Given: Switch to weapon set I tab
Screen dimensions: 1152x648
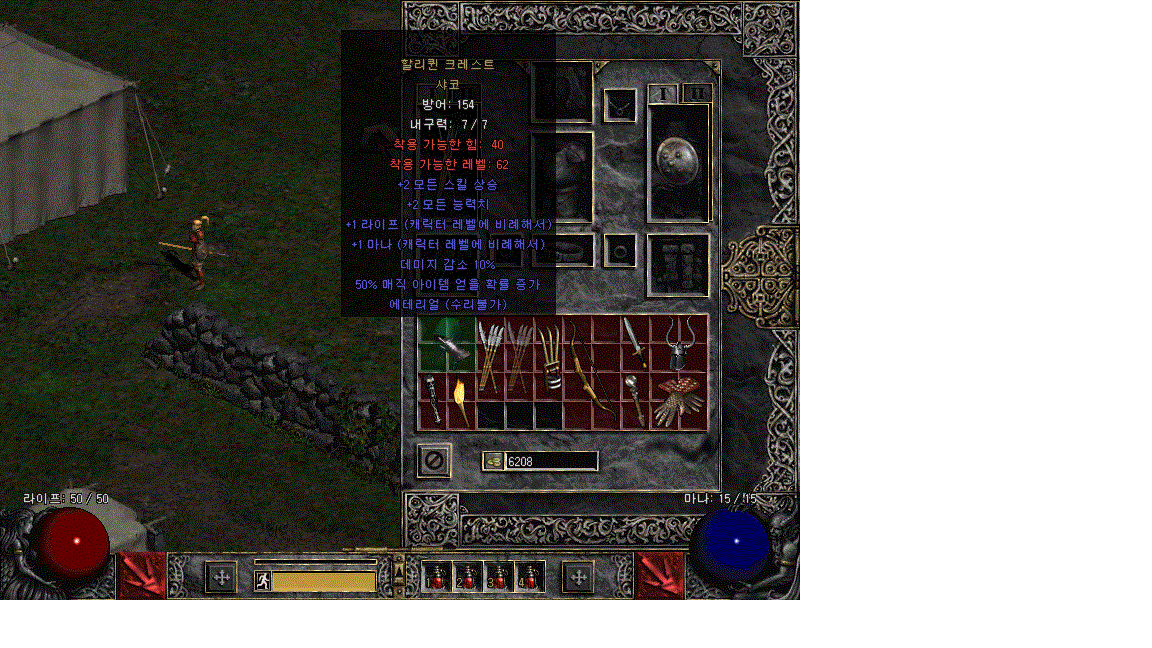Looking at the screenshot, I should pyautogui.click(x=662, y=94).
